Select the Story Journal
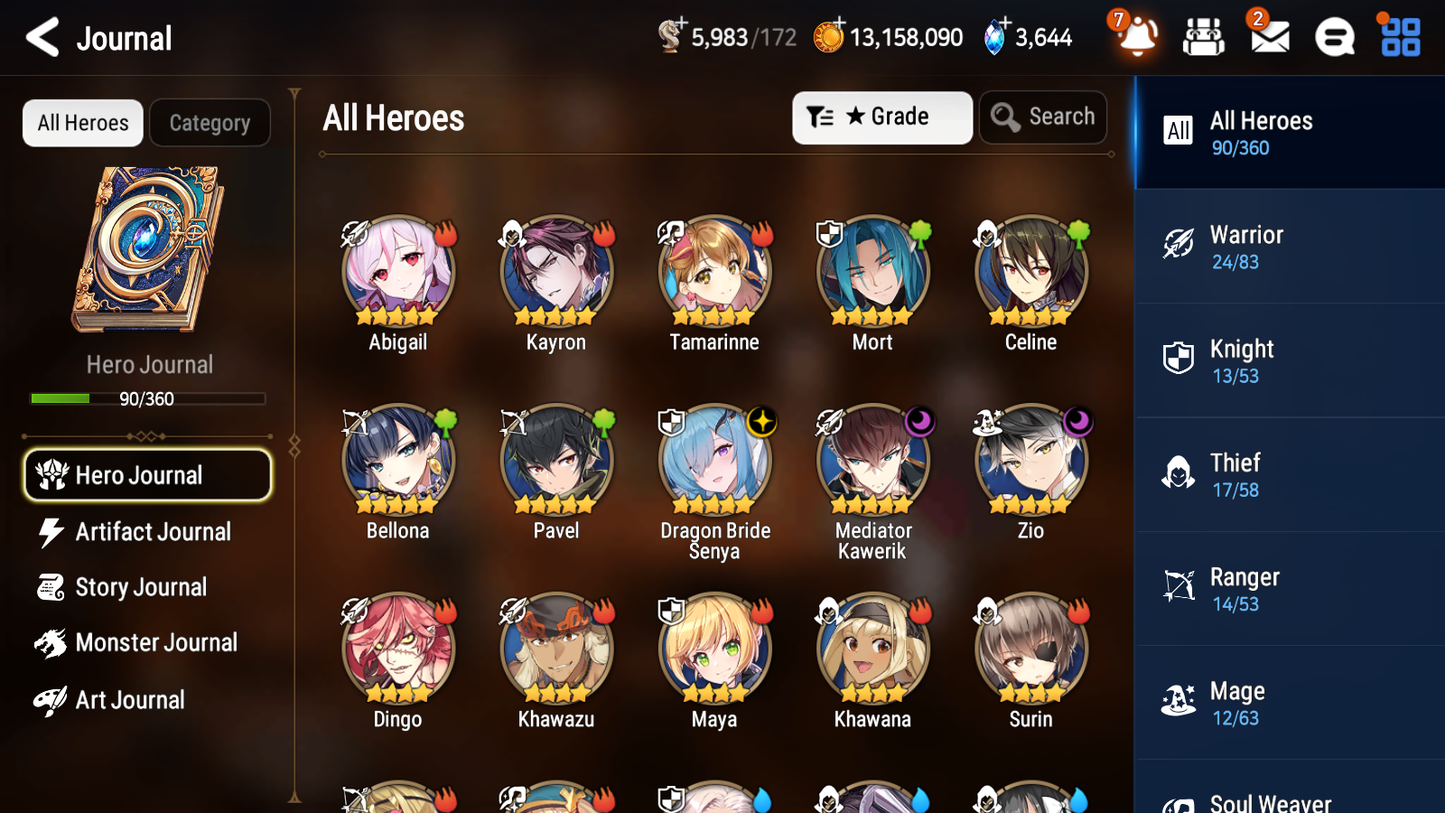The image size is (1445, 813). tap(141, 587)
